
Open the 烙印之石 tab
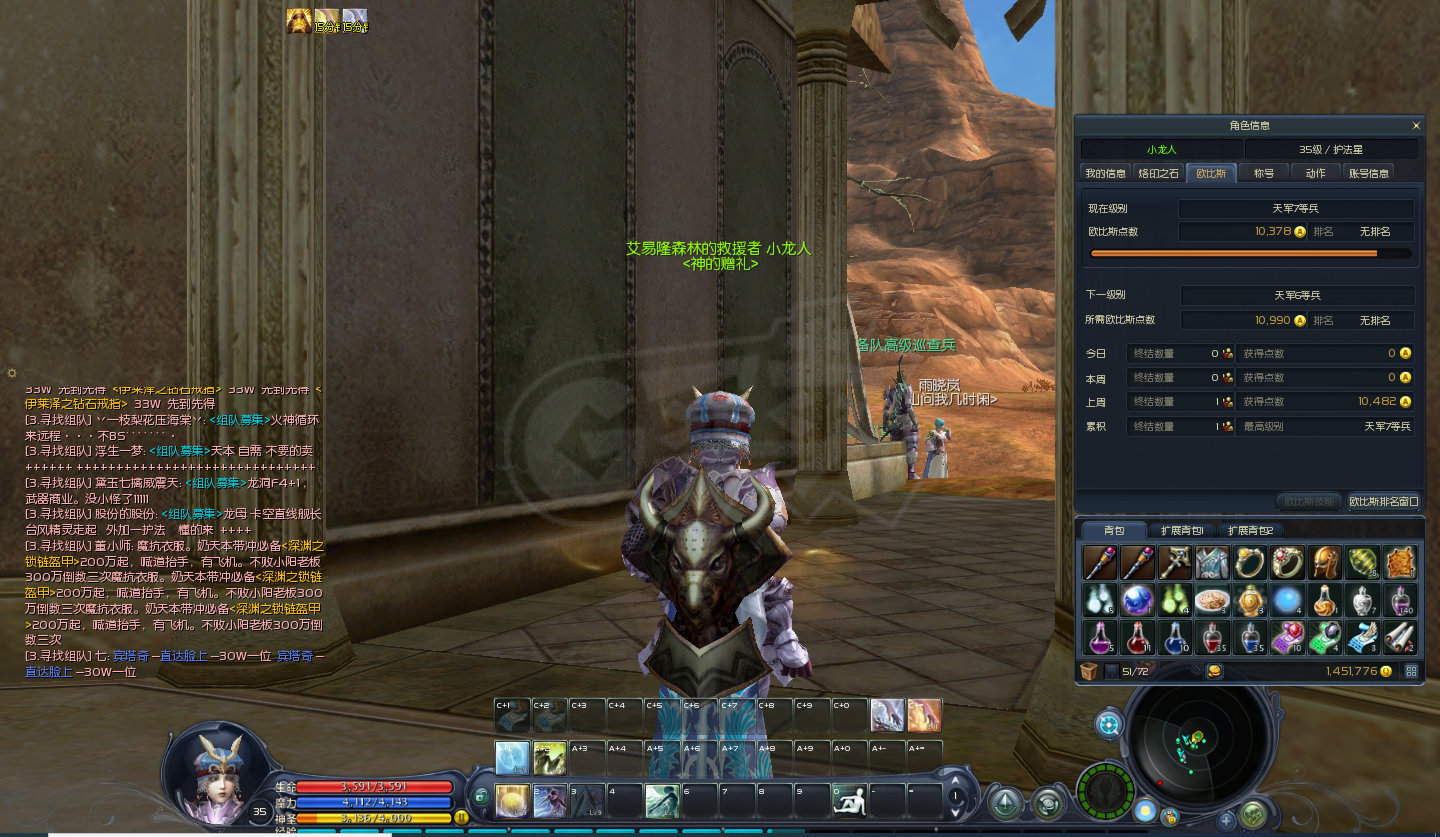1159,173
